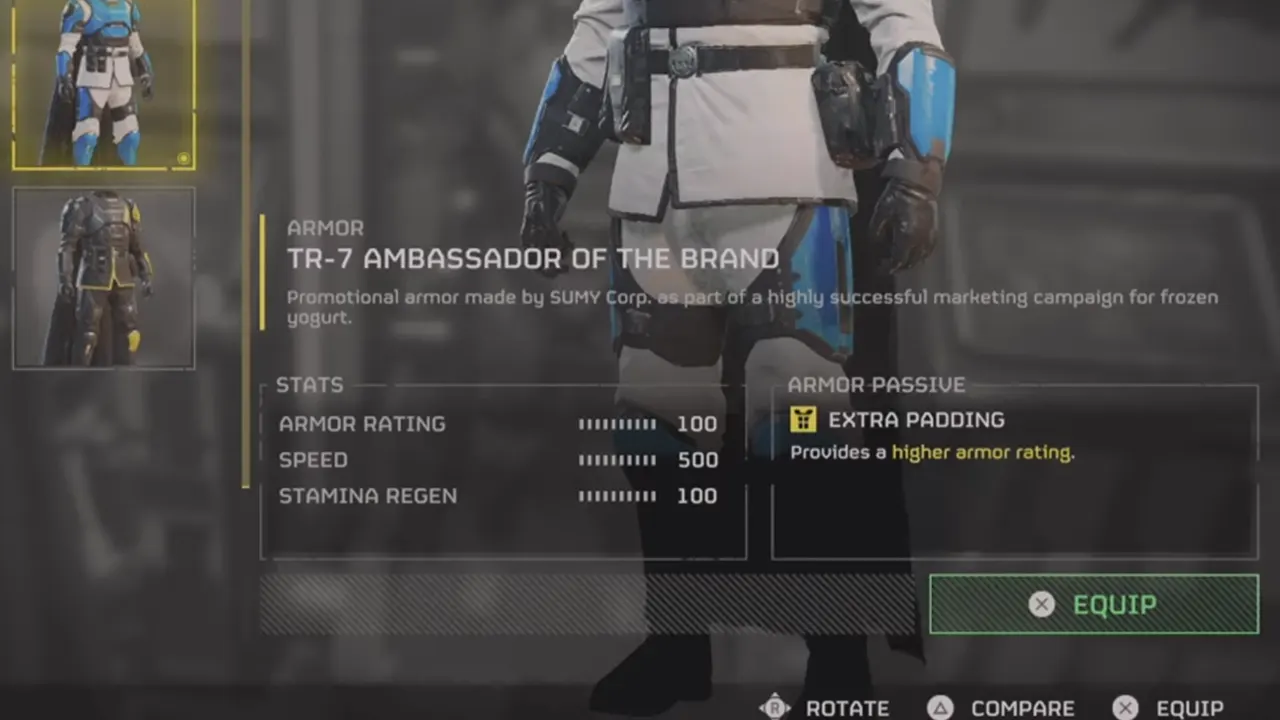Click the Speed stat bar
This screenshot has height=720, width=1280.
(616, 459)
